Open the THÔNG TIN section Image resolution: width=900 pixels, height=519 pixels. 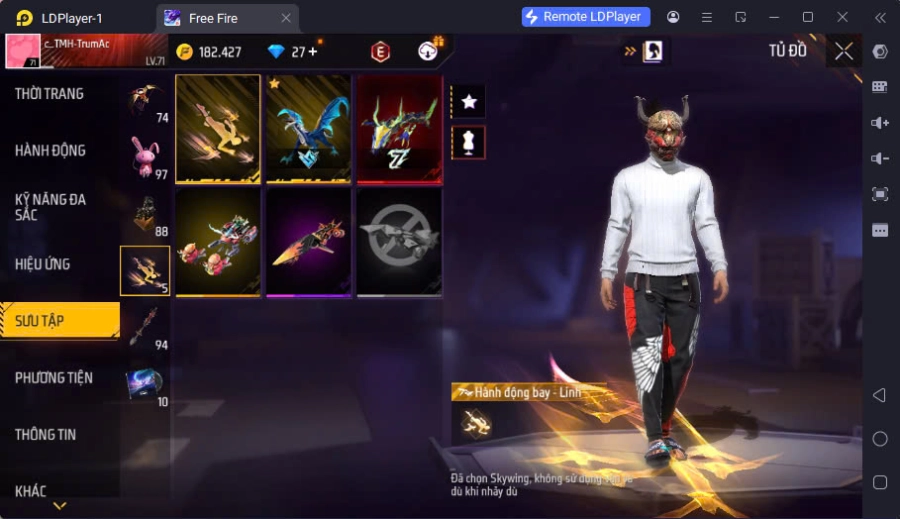45,435
